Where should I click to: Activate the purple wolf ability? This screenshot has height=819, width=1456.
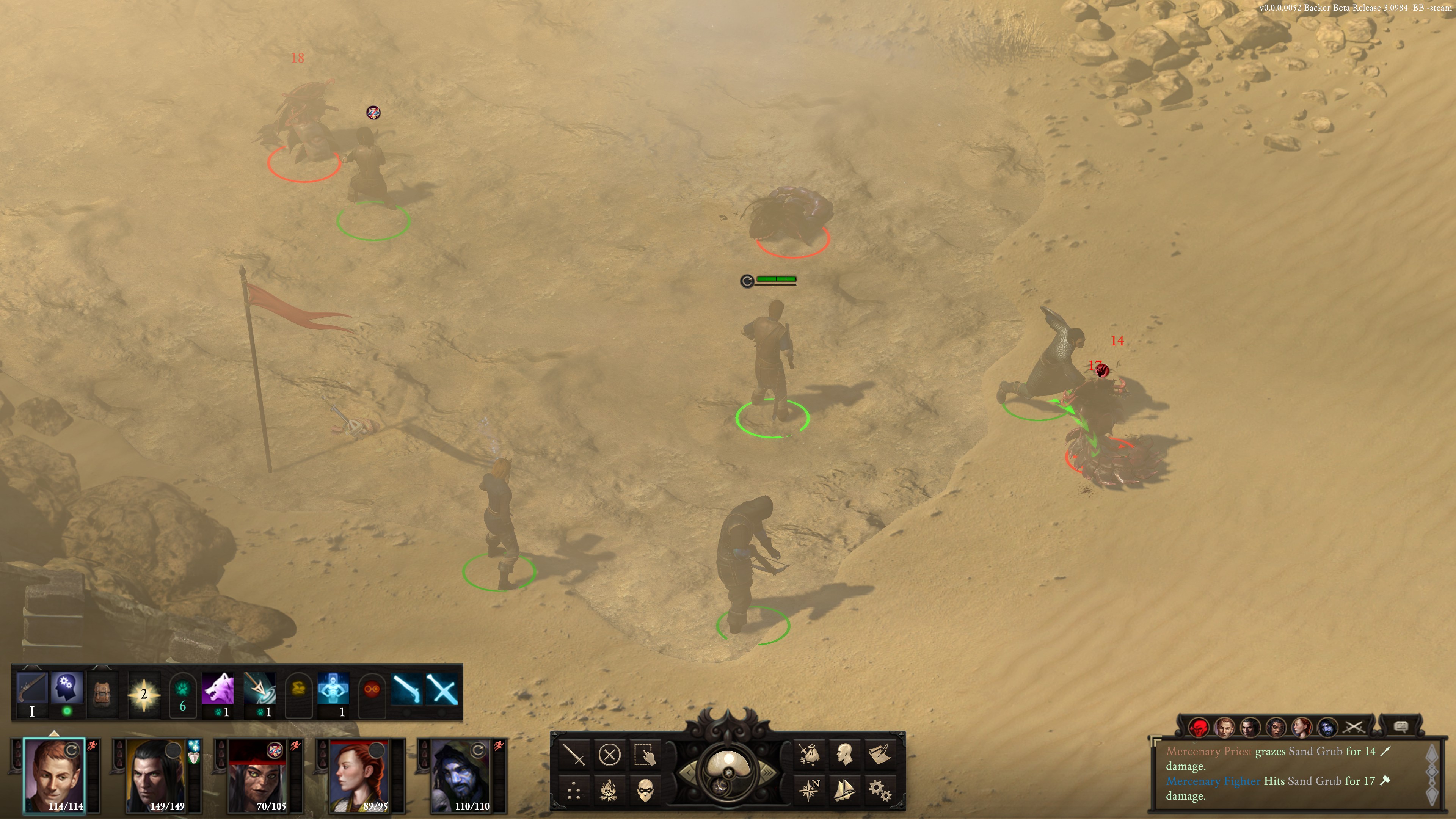pyautogui.click(x=218, y=689)
